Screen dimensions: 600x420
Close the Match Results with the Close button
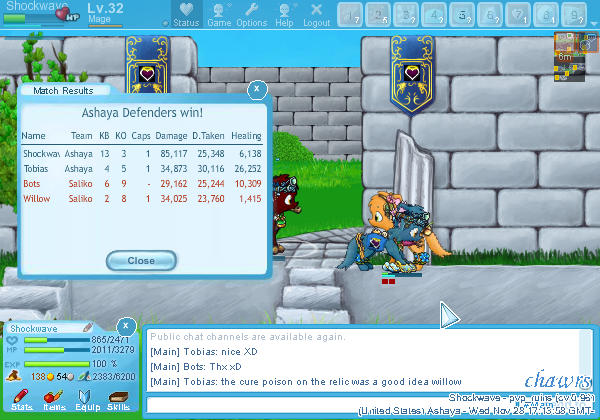pyautogui.click(x=142, y=260)
